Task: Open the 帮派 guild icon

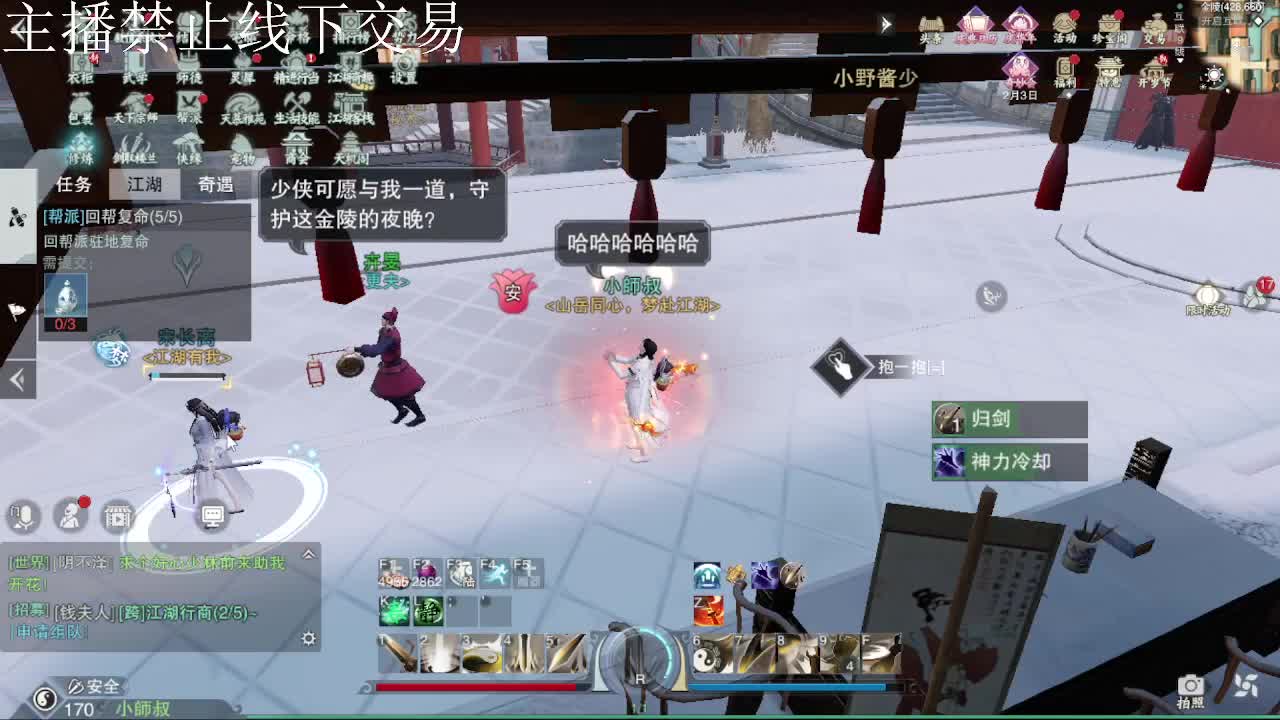Action: click(189, 103)
